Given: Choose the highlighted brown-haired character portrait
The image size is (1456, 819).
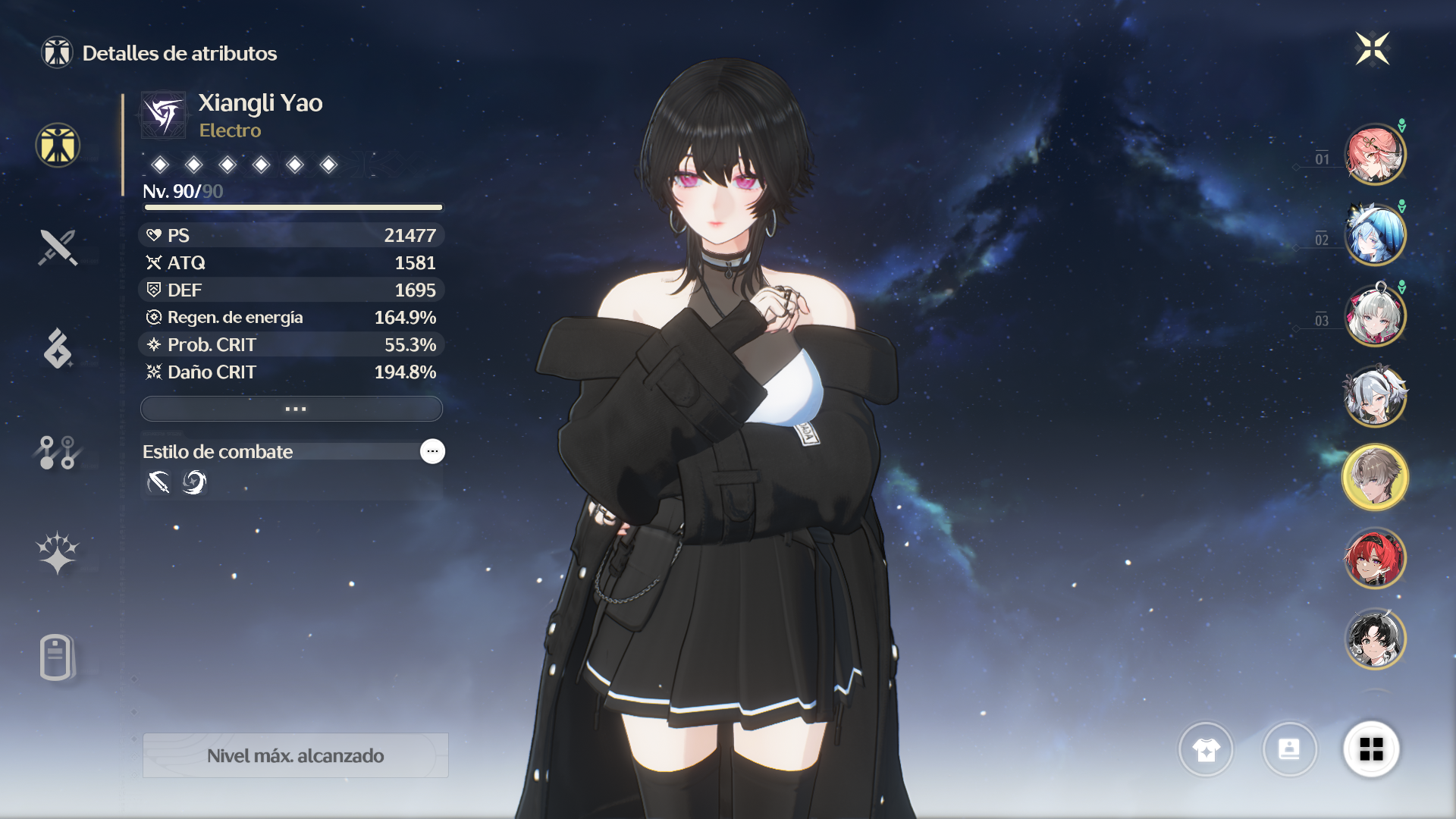Looking at the screenshot, I should [x=1374, y=477].
